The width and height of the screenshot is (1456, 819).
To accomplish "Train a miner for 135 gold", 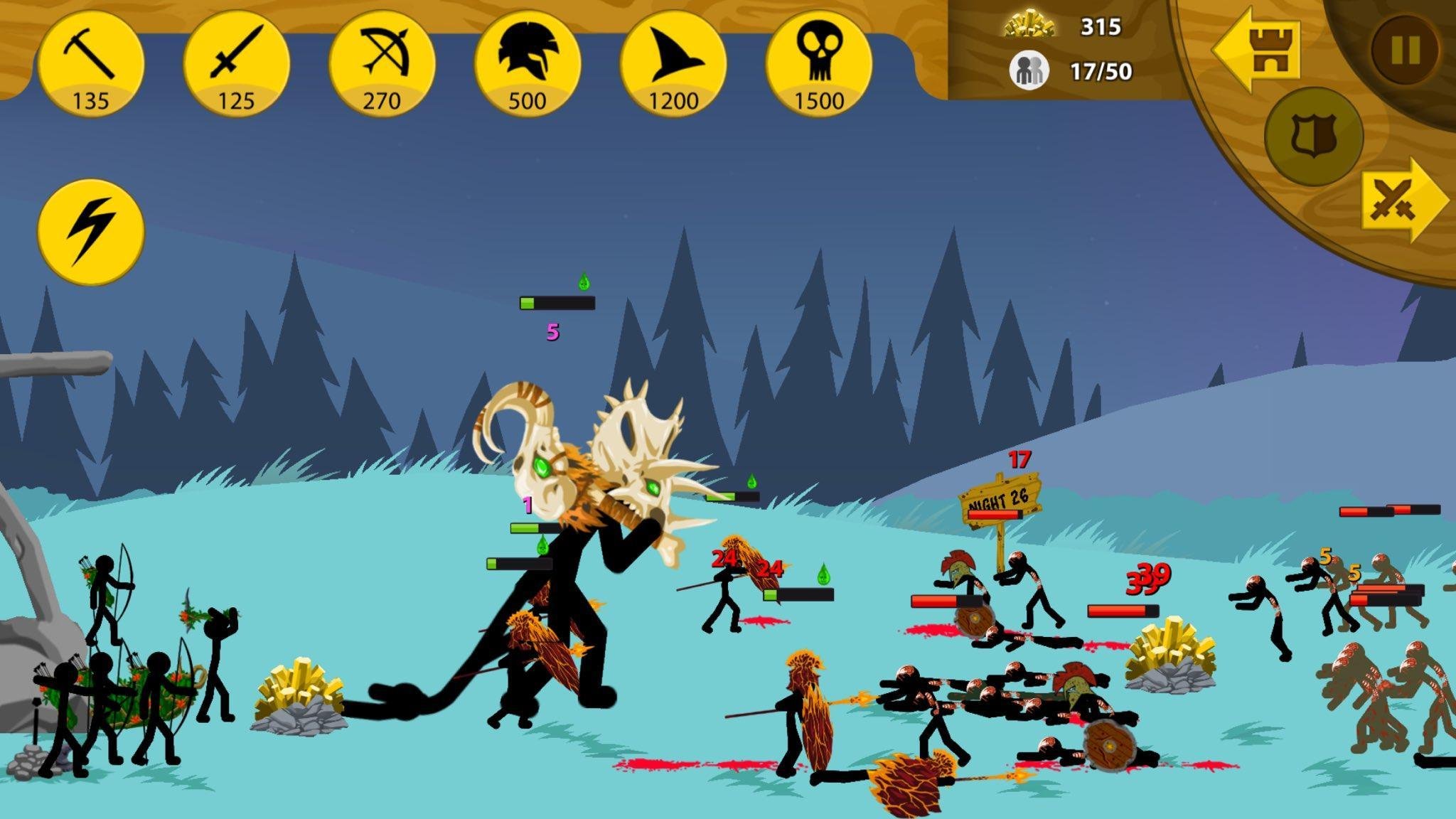I will click(x=90, y=64).
